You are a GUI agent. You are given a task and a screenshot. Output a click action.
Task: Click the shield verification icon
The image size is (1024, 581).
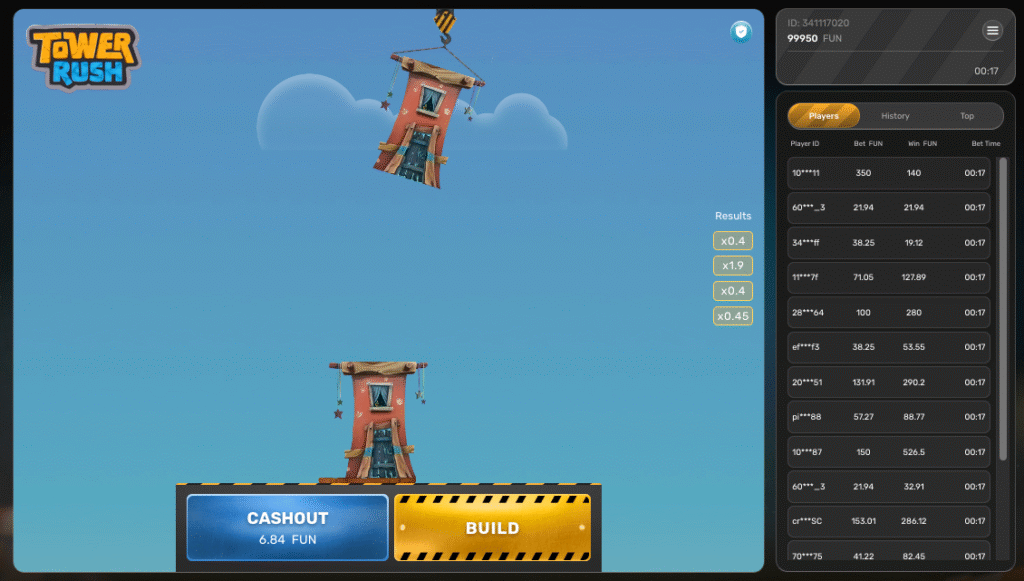[740, 32]
